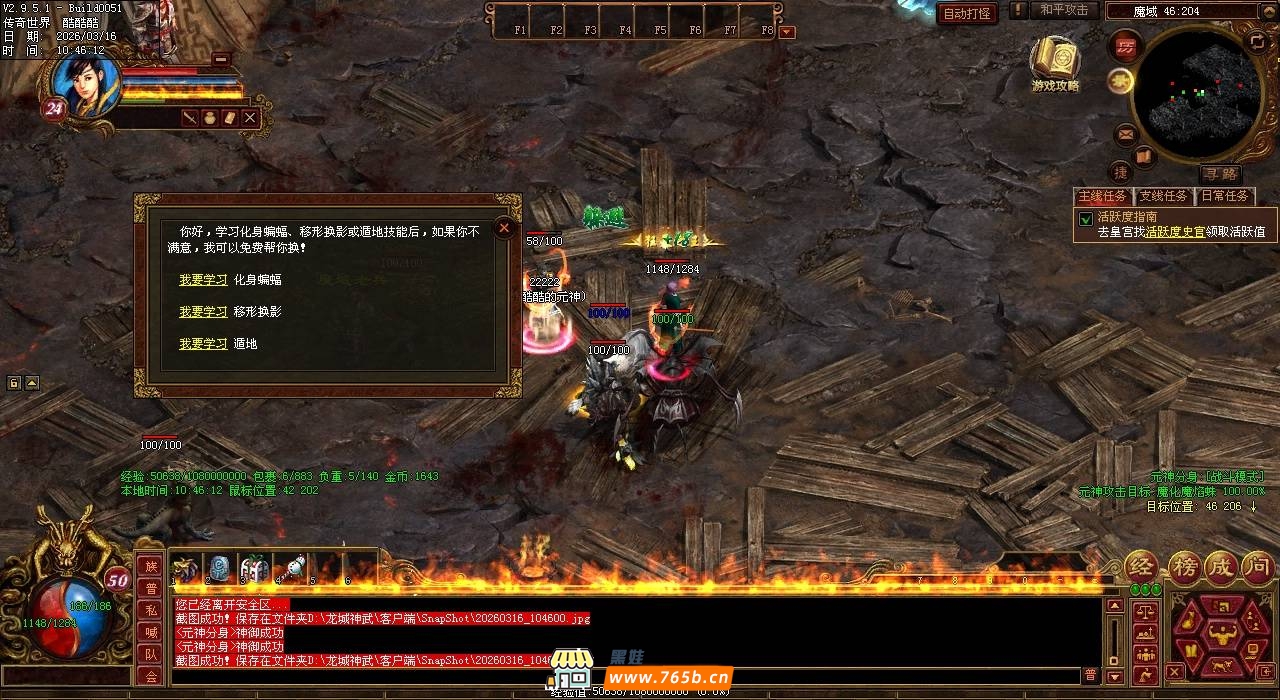Switch to the 支线任务 tab
The image size is (1280, 700).
(x=1164, y=196)
